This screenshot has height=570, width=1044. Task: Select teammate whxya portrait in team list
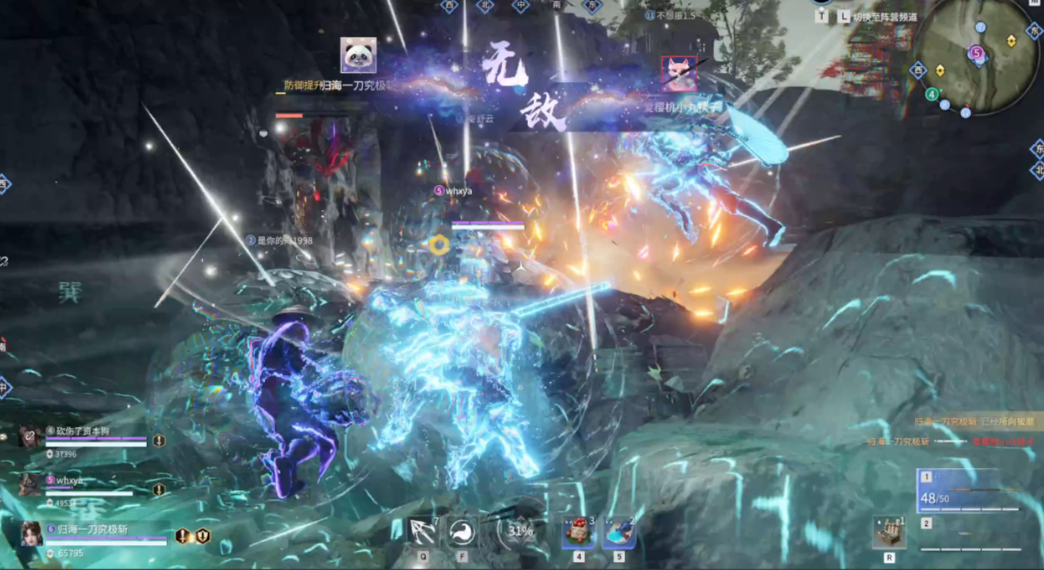point(30,485)
